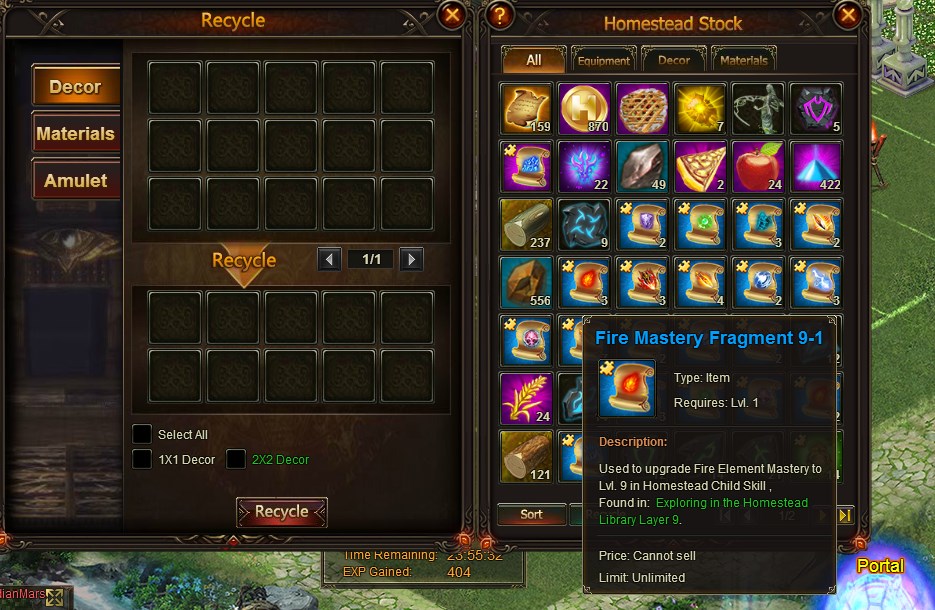Viewport: 935px width, 610px height.
Task: Select the Materials recycle category
Action: tap(76, 134)
